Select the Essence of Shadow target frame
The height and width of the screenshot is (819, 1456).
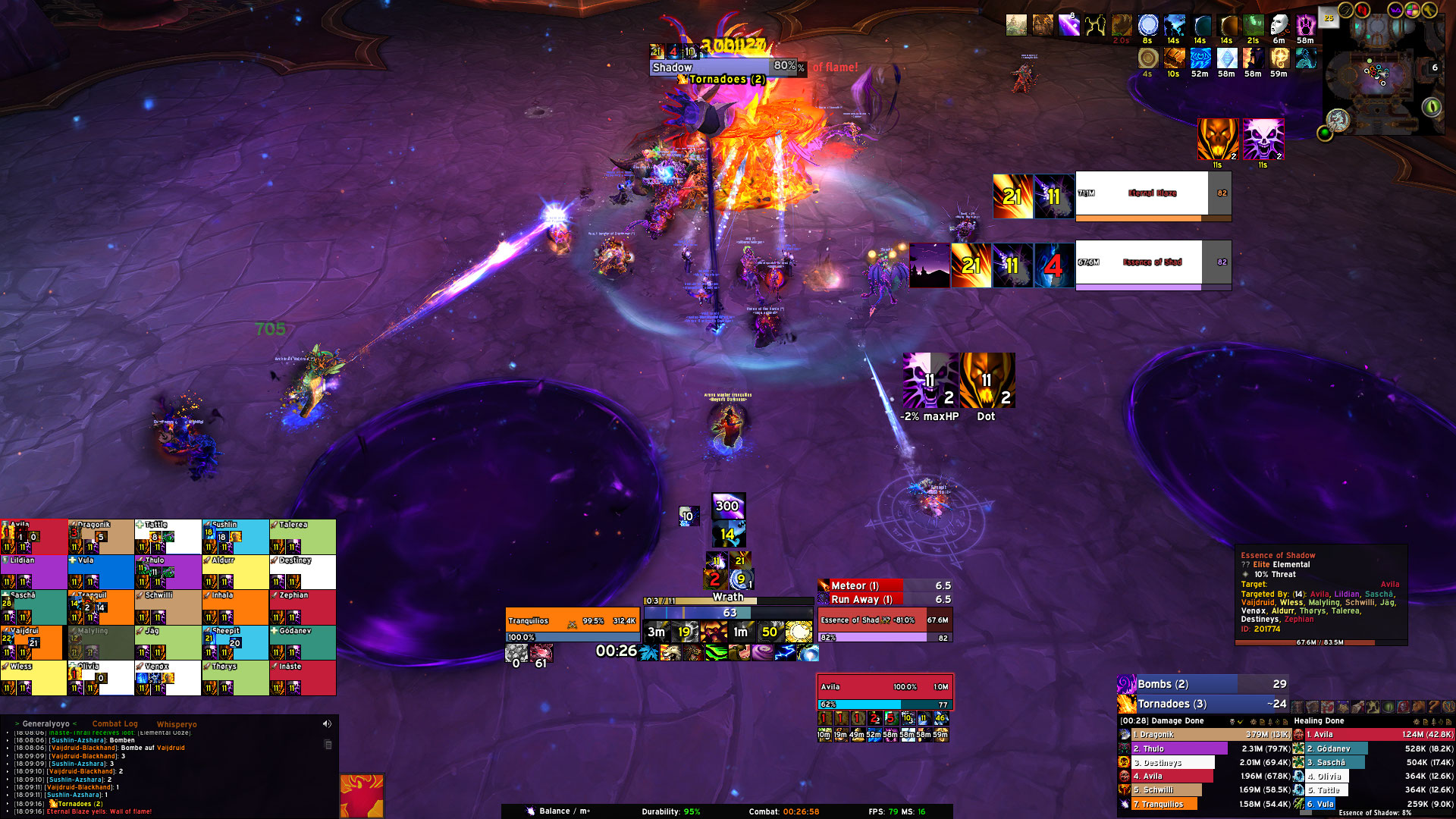coord(883,620)
